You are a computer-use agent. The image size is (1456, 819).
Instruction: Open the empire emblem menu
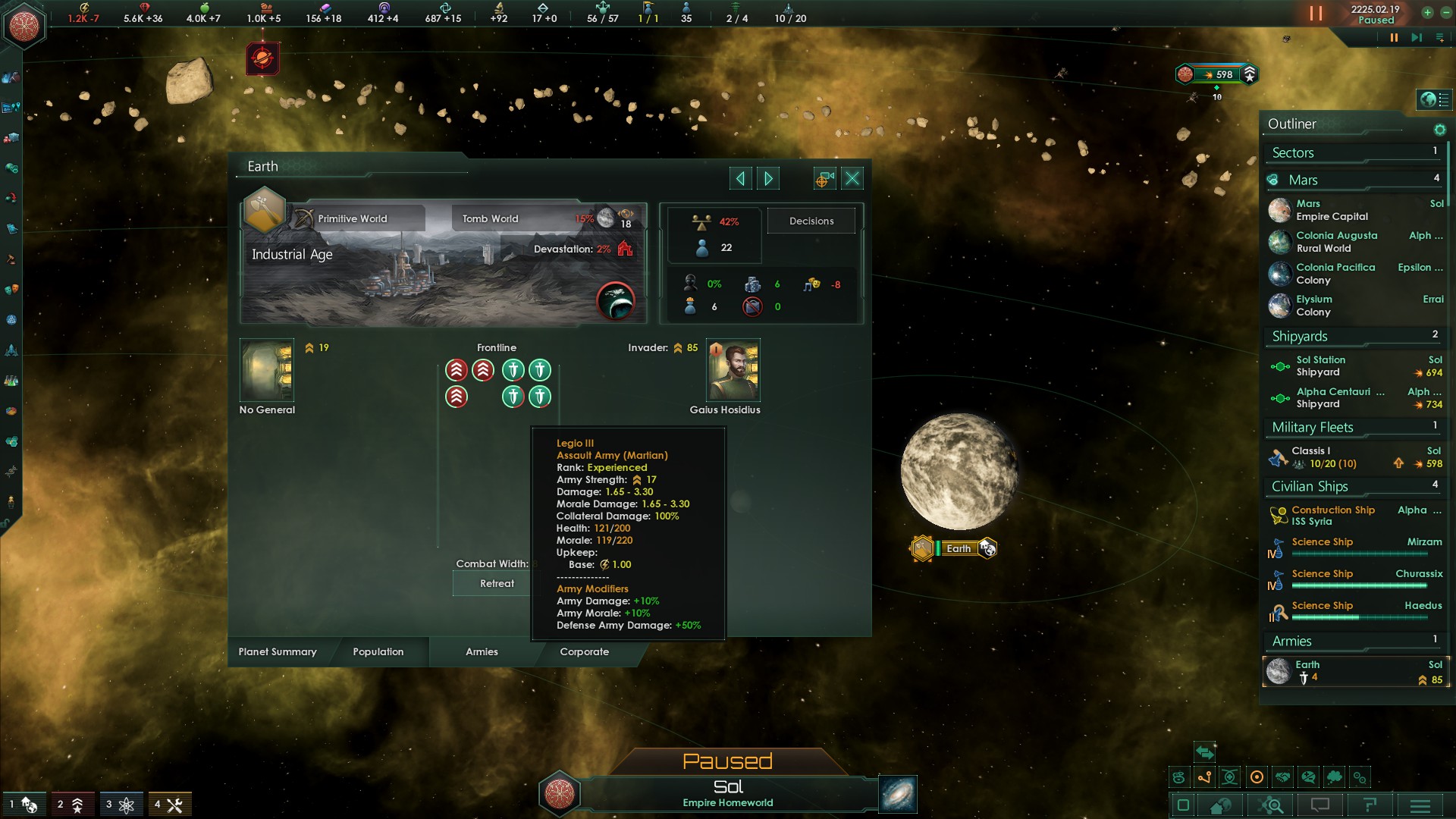pos(24,25)
